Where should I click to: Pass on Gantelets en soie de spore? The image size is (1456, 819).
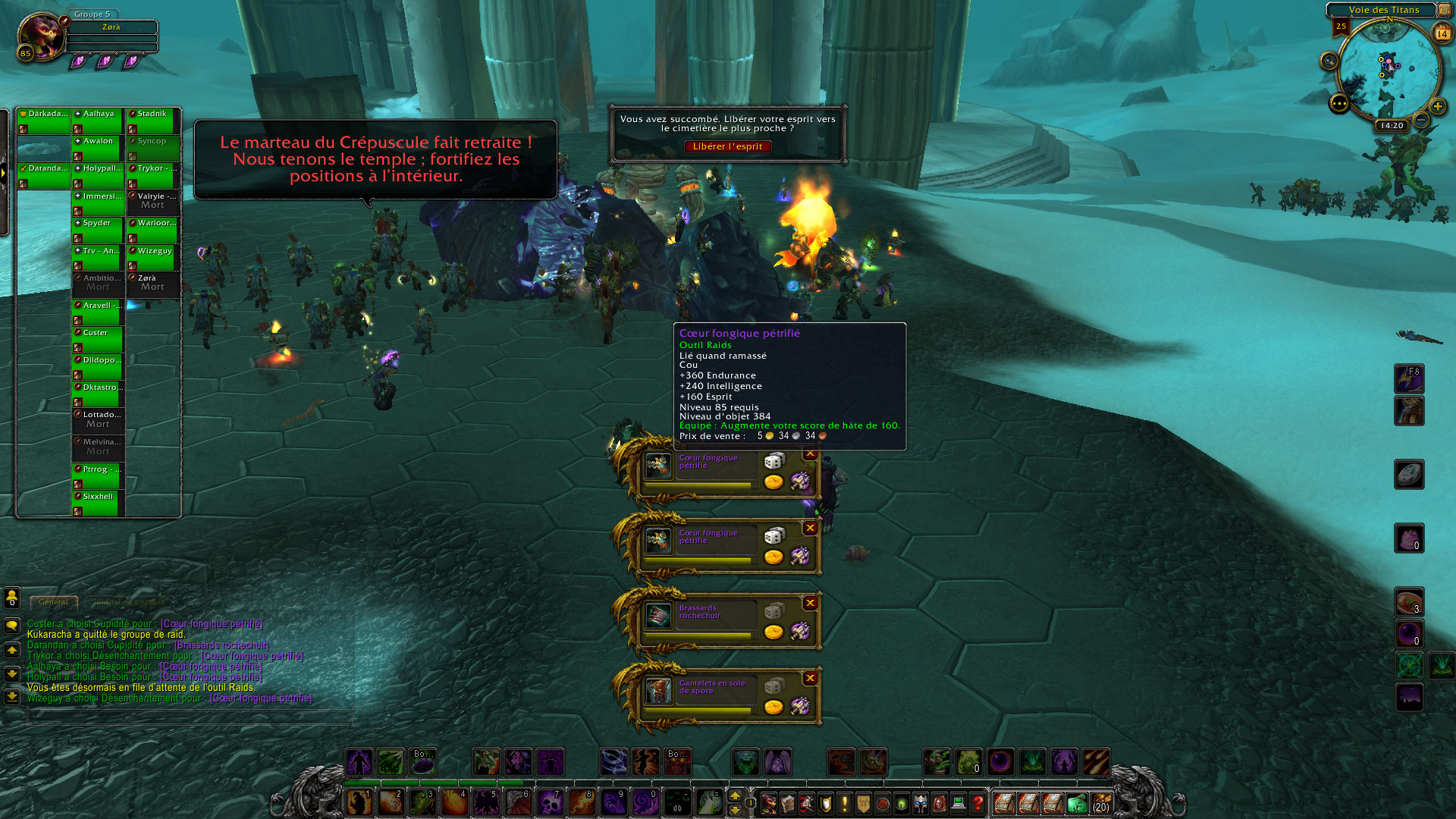click(x=810, y=678)
